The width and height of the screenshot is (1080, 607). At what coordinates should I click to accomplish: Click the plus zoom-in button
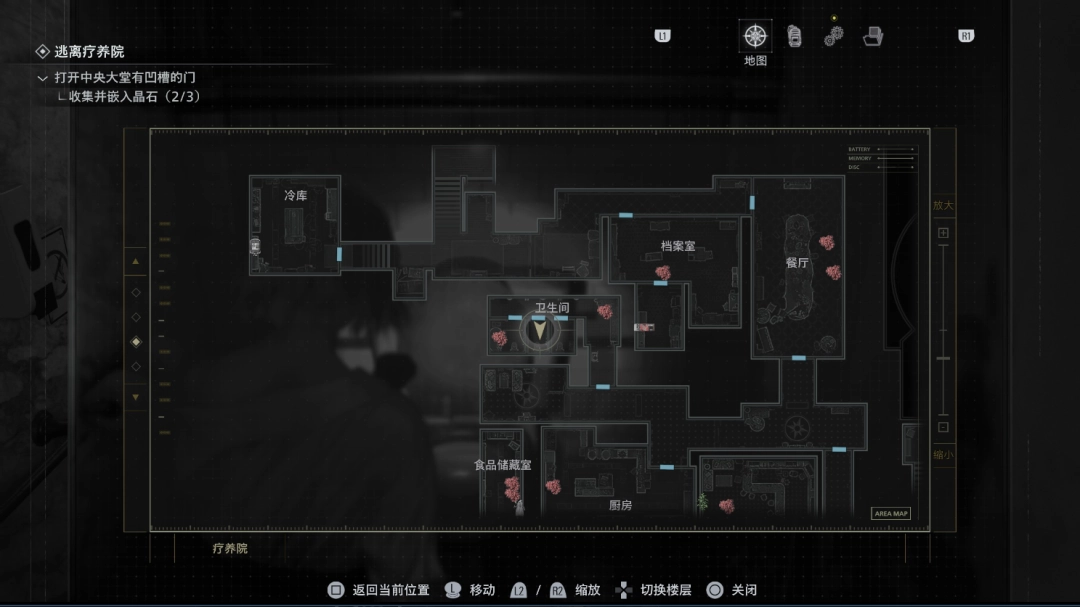click(x=943, y=233)
